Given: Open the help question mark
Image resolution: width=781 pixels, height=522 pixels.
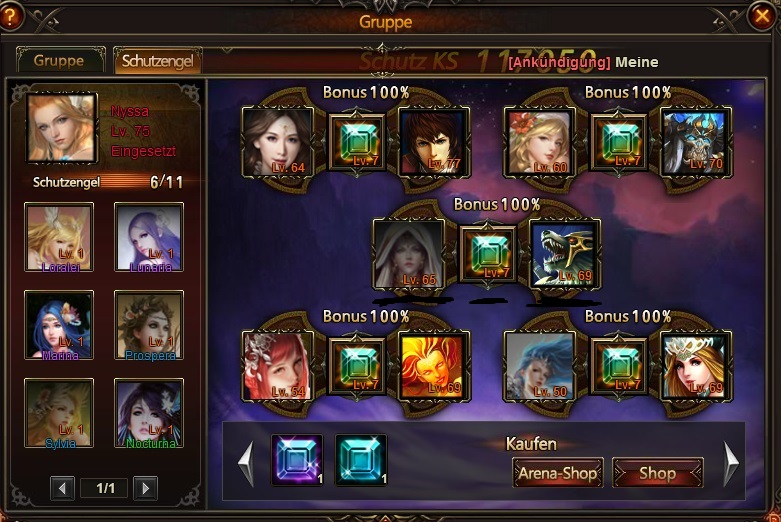Looking at the screenshot, I should click(x=12, y=16).
